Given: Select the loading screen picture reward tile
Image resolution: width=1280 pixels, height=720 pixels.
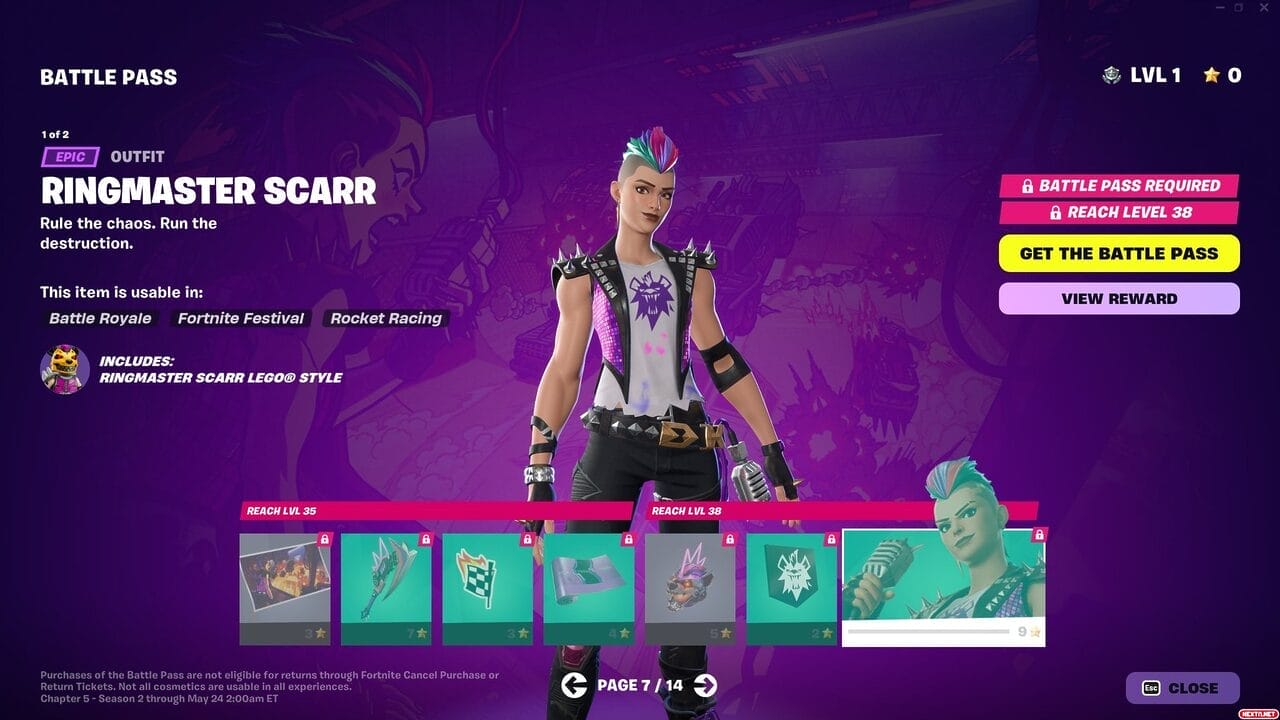Looking at the screenshot, I should (x=285, y=588).
